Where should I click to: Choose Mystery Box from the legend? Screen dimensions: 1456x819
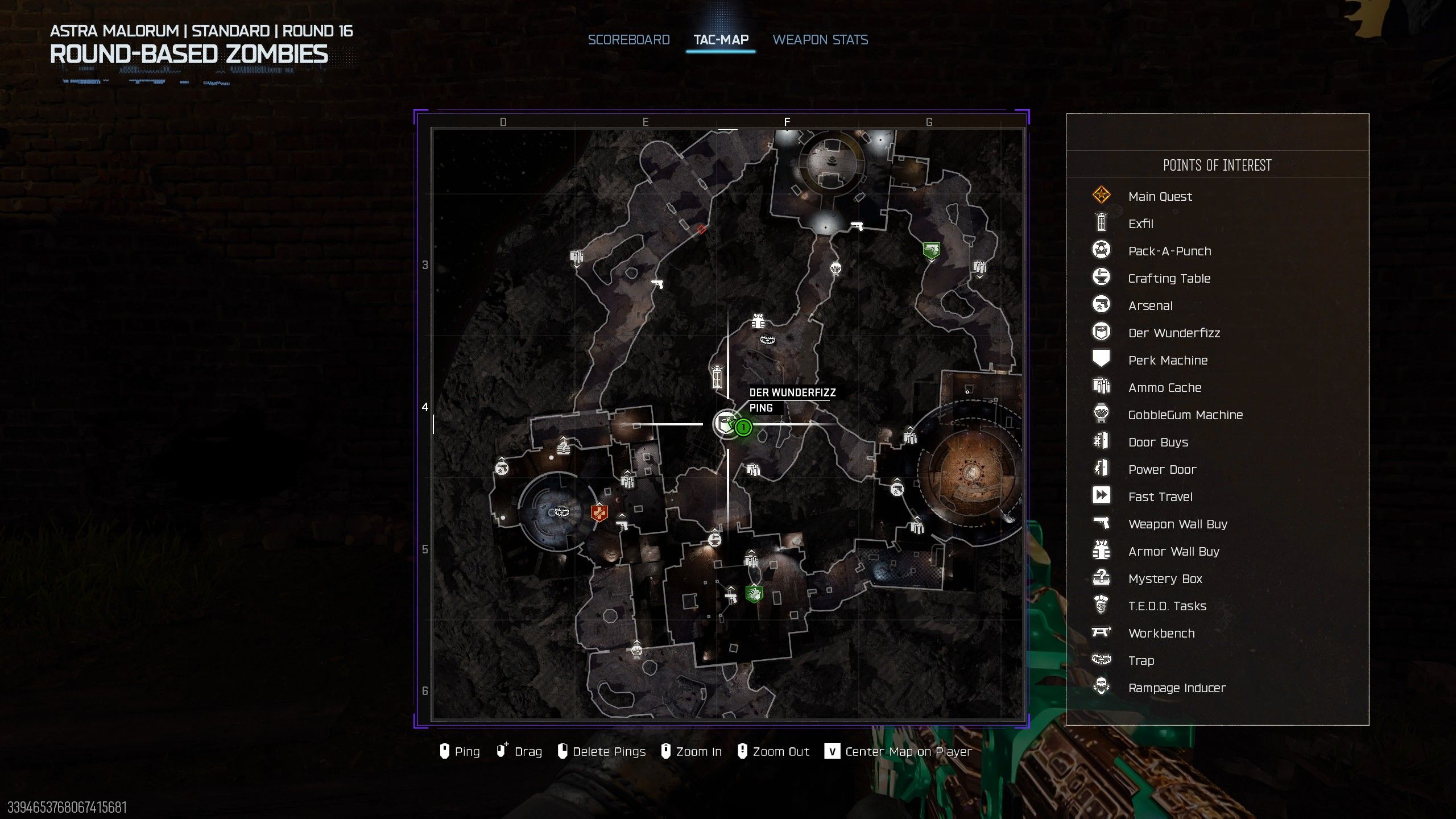(1165, 579)
